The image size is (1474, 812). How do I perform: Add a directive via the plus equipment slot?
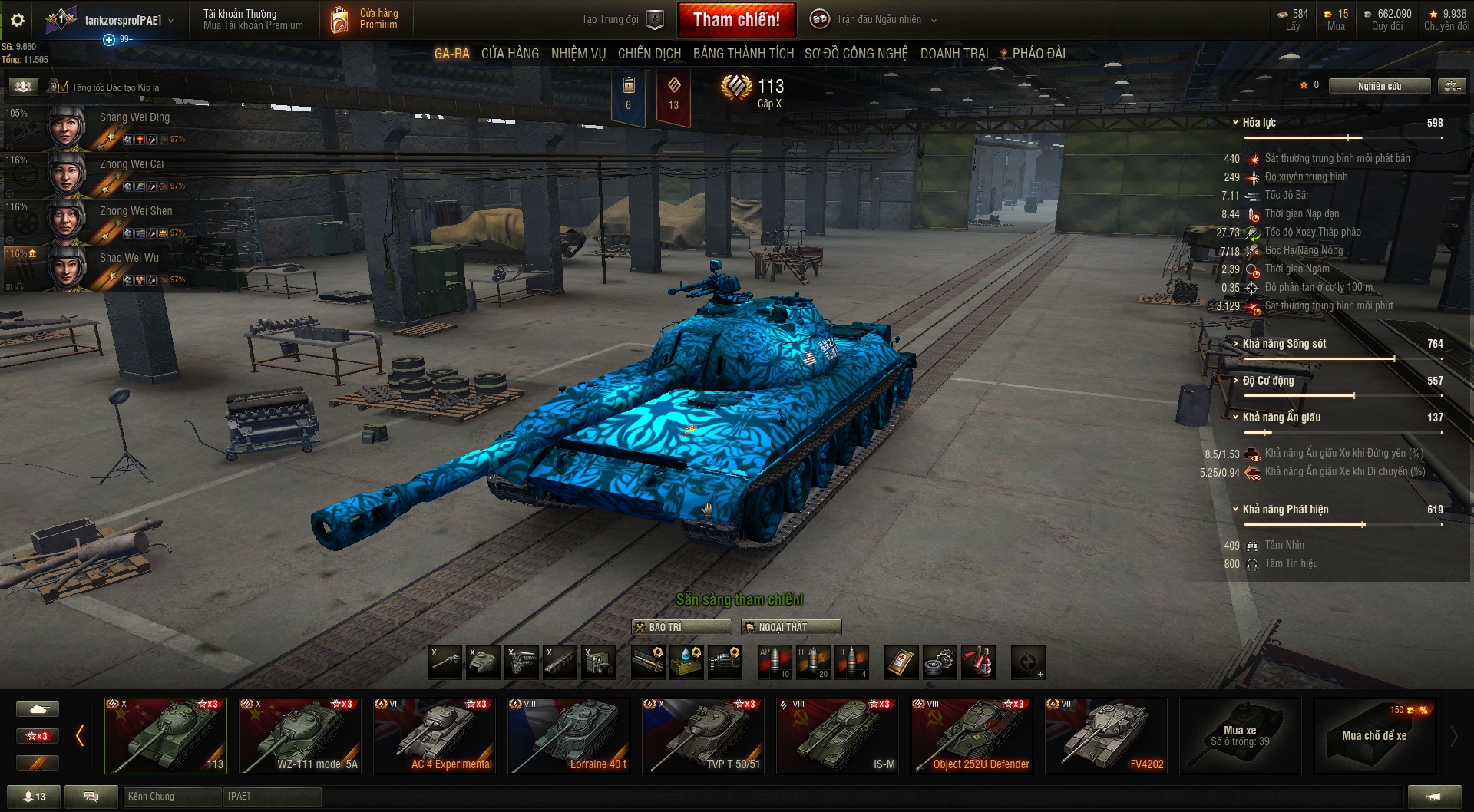coord(1029,662)
